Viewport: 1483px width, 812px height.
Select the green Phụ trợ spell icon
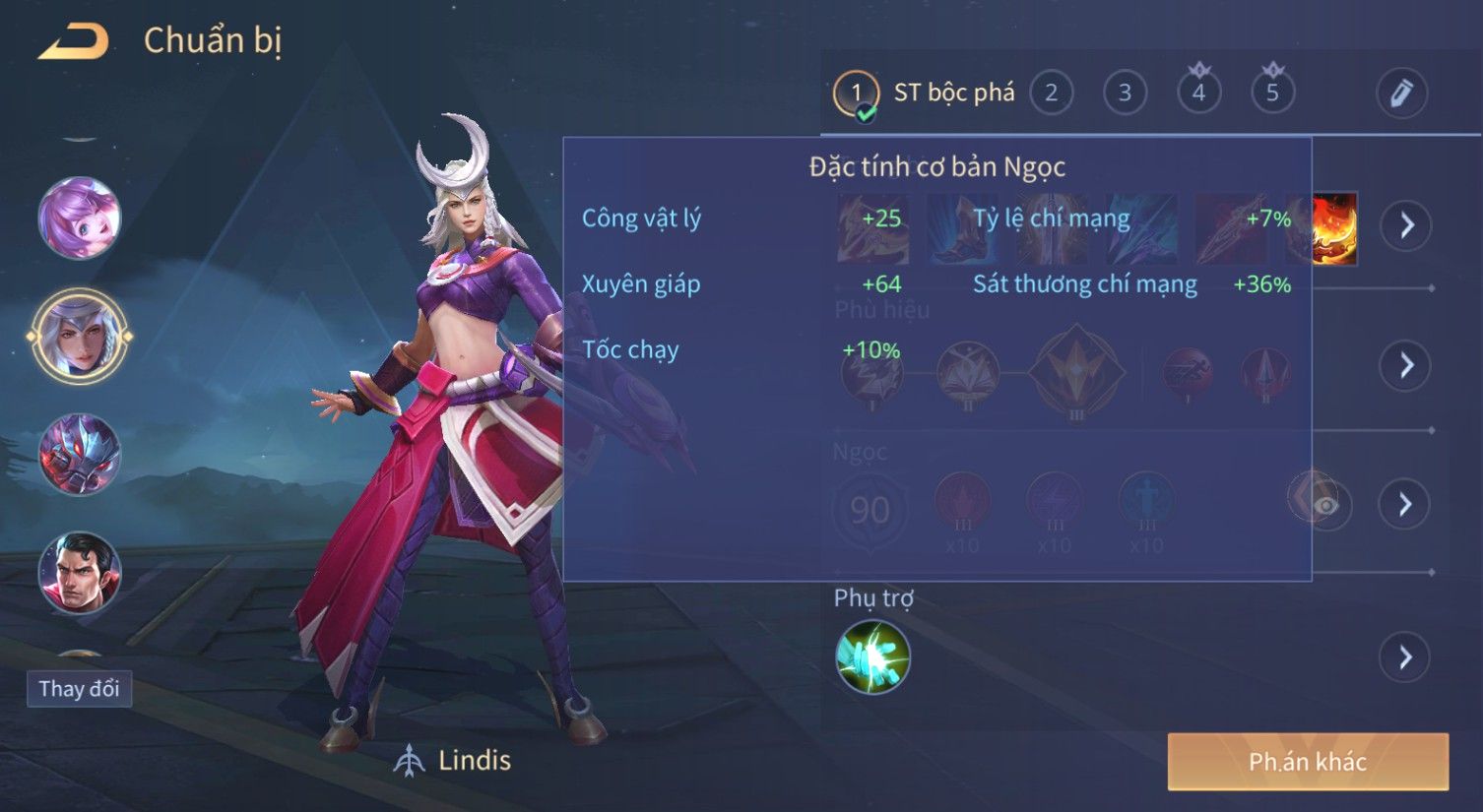point(872,657)
